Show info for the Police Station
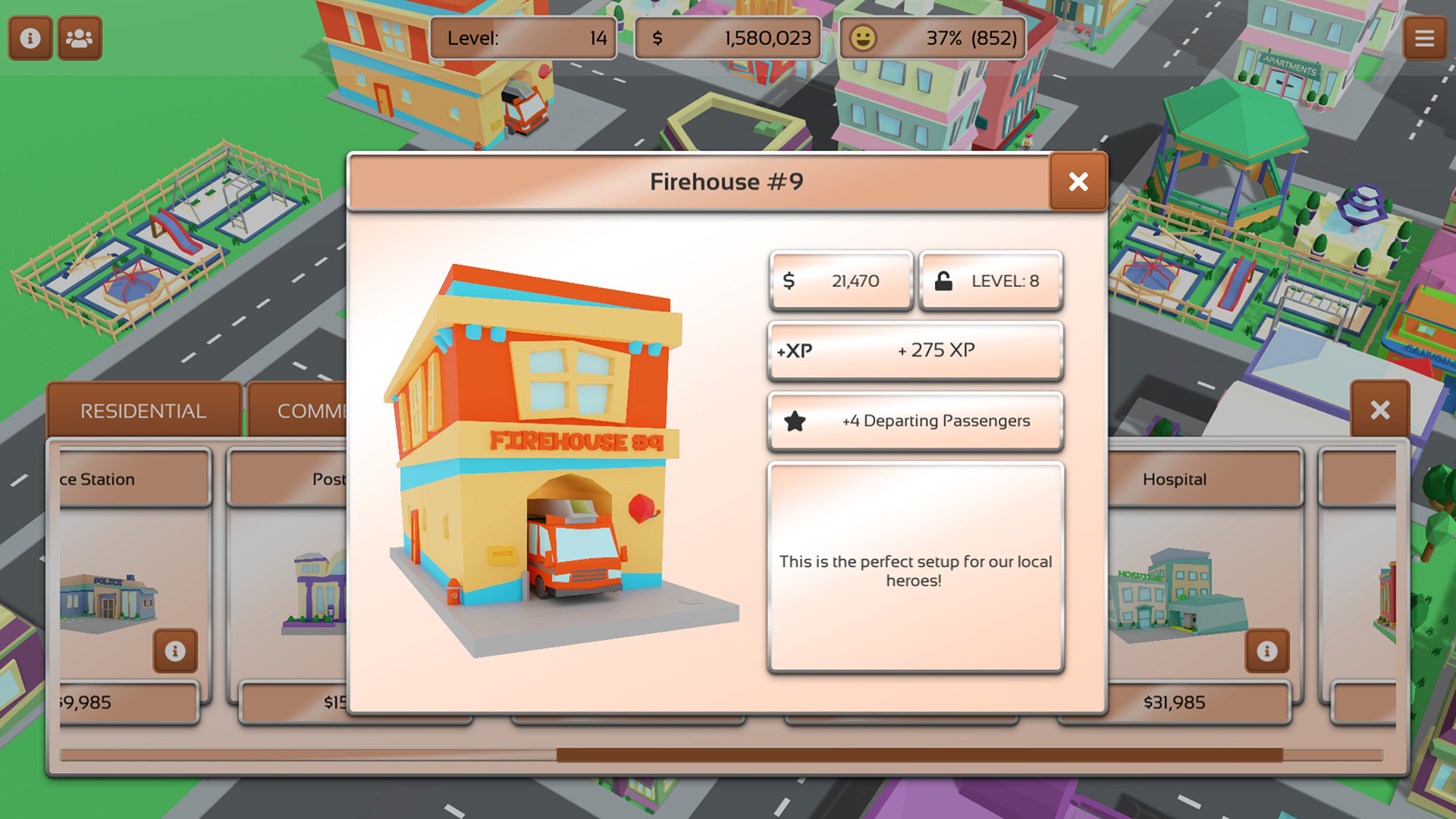1456x819 pixels. coord(175,651)
